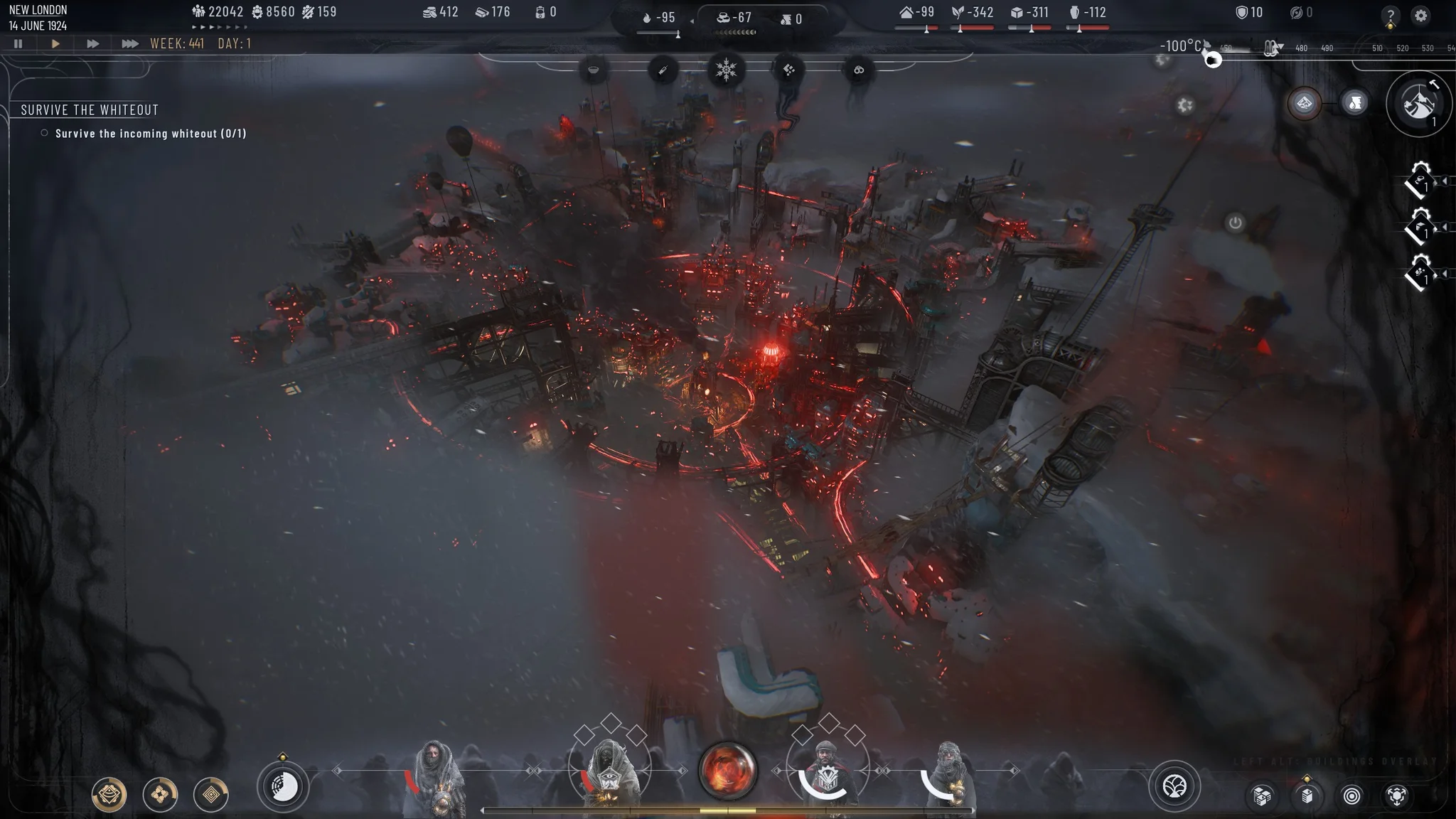Screen dimensions: 1456x819
Task: Click the spiral icon in bottom-right corner
Action: point(1351,796)
